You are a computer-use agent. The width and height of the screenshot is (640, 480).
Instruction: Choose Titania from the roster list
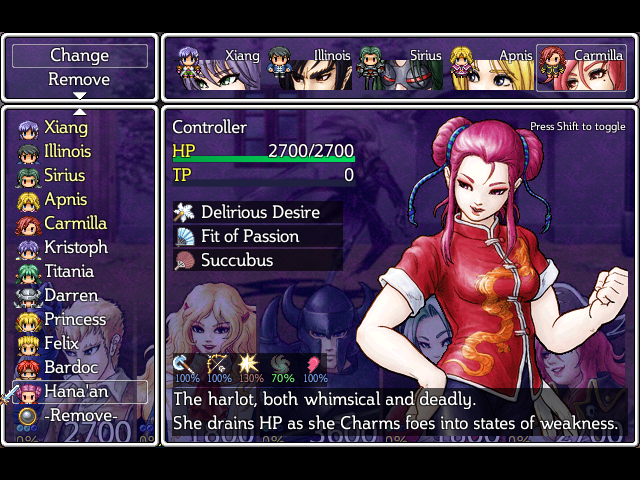pyautogui.click(x=69, y=272)
